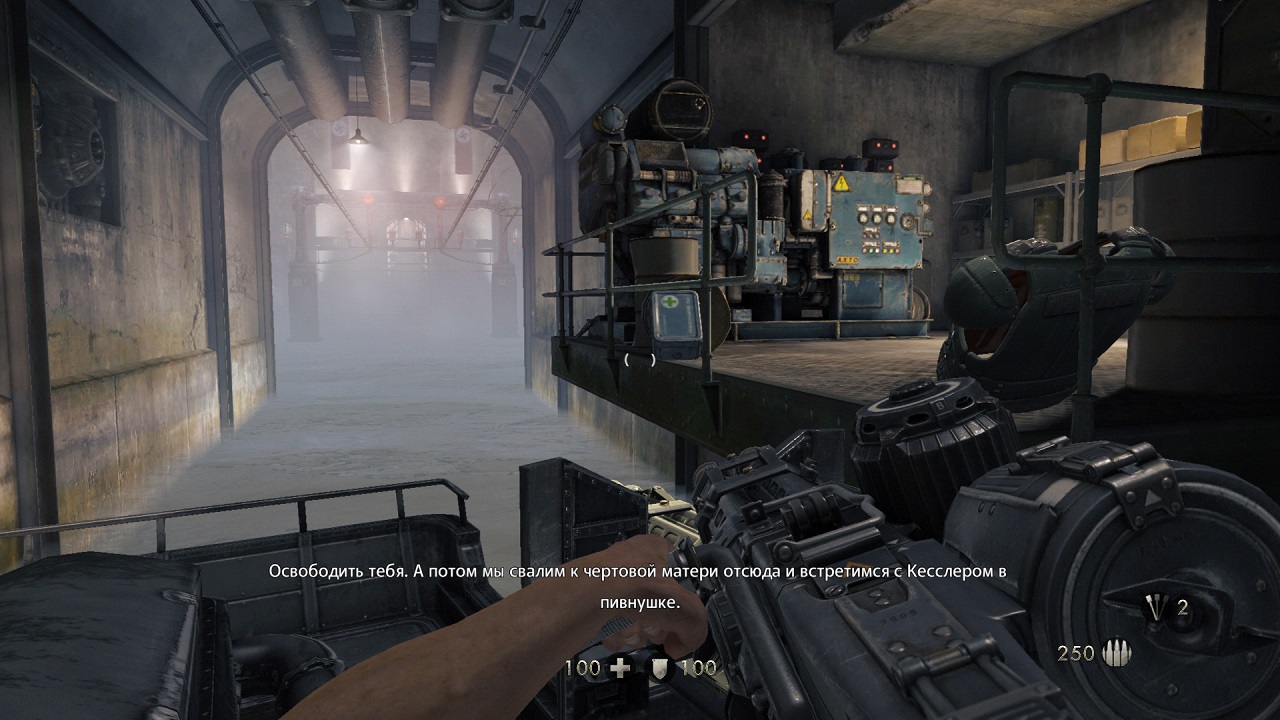This screenshot has width=1280, height=720.
Task: Select the bullets ammo icon
Action: click(1116, 654)
